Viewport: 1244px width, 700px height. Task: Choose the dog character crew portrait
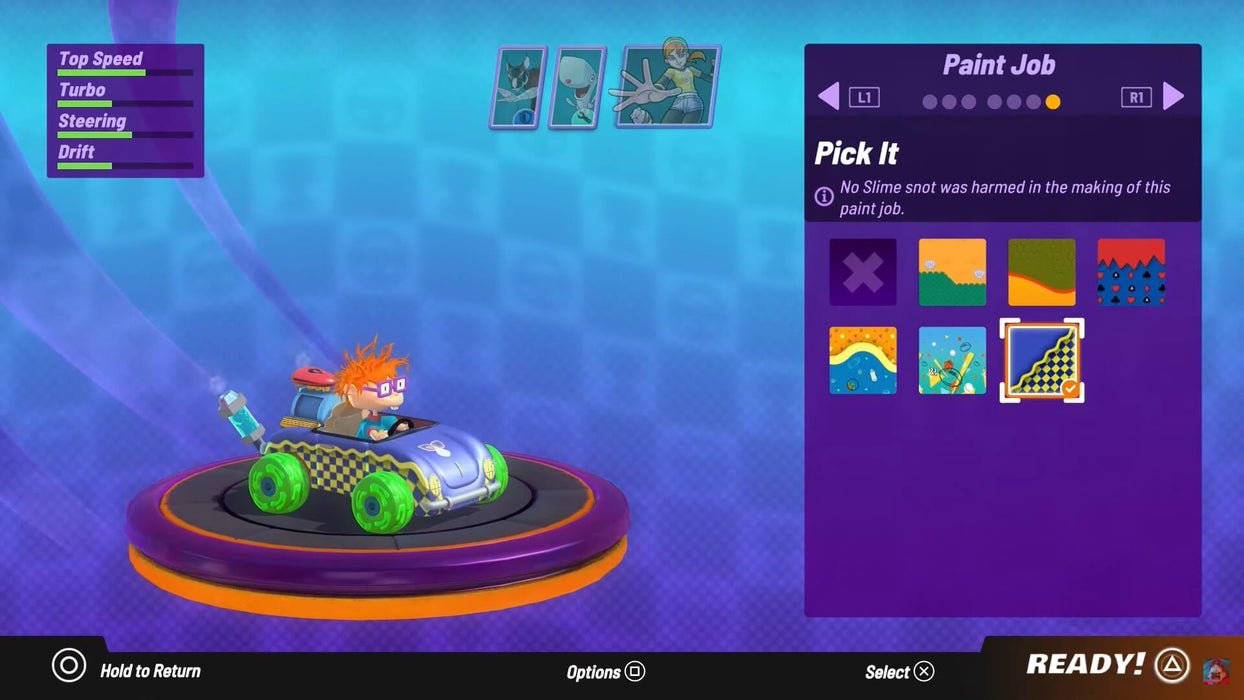[x=517, y=88]
